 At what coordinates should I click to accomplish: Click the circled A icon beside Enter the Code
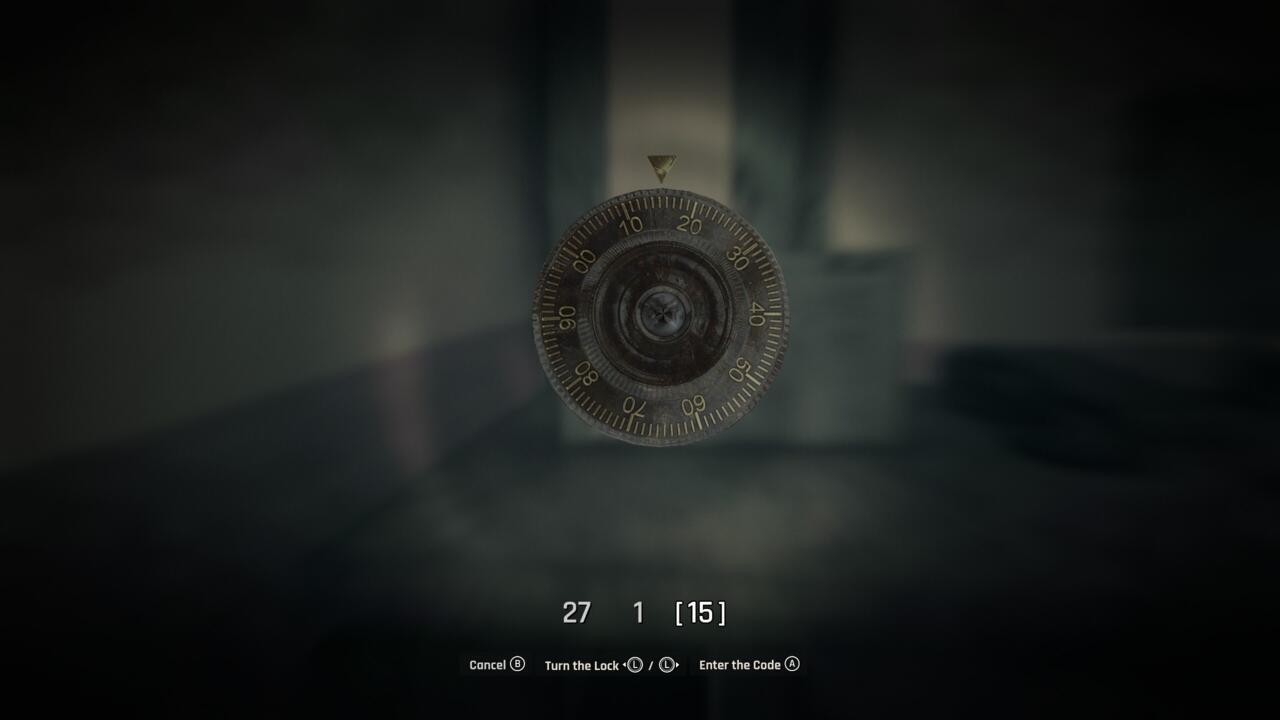tap(792, 664)
